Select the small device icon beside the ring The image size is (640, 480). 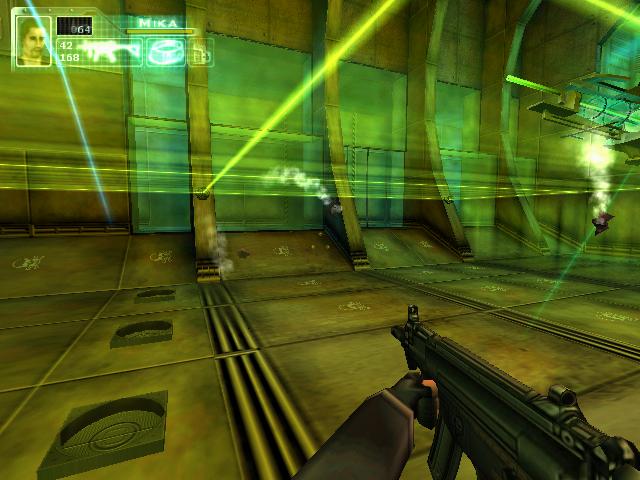click(x=200, y=54)
